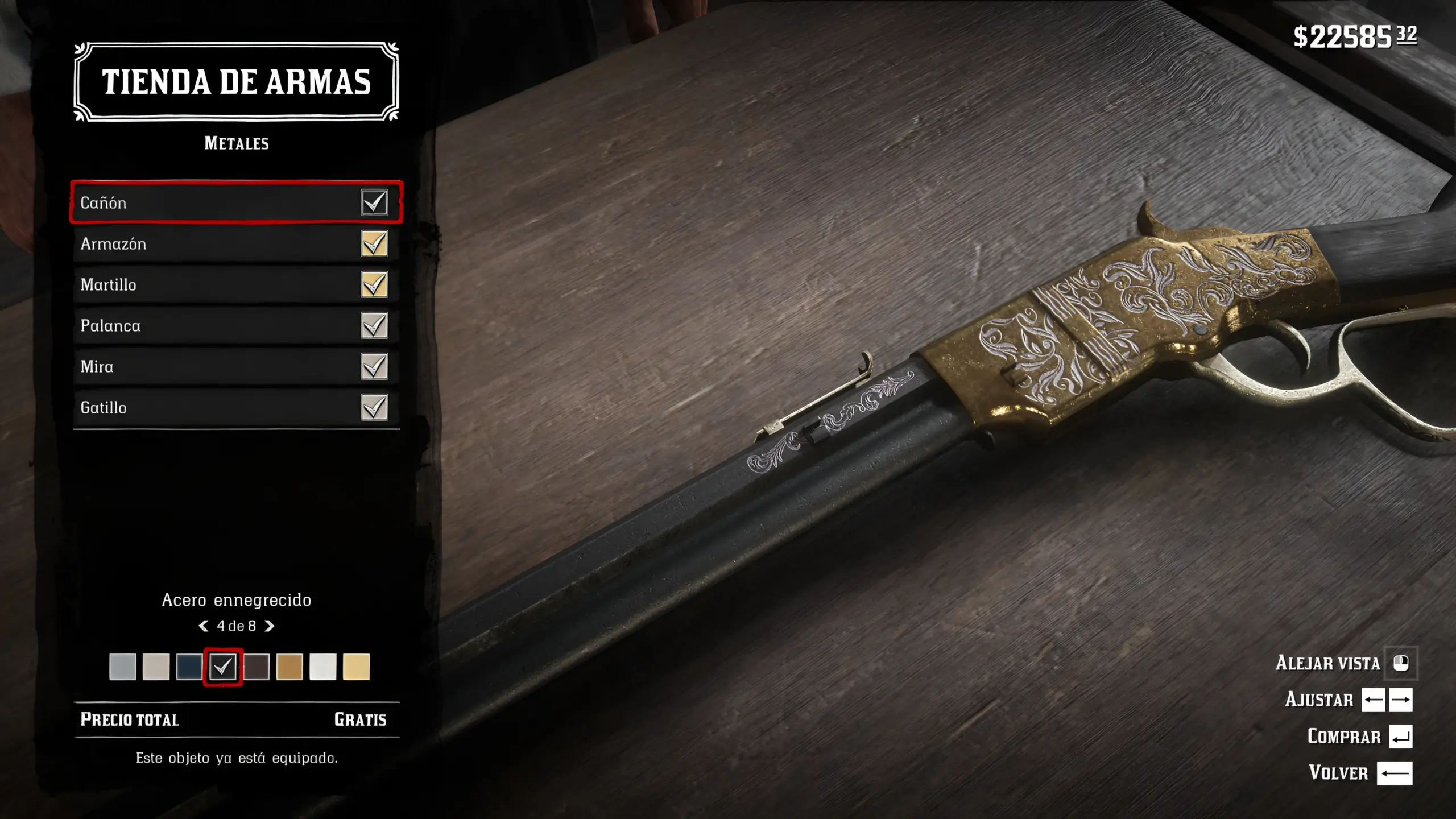The width and height of the screenshot is (1456, 819).
Task: Go back with Volver
Action: (1394, 773)
